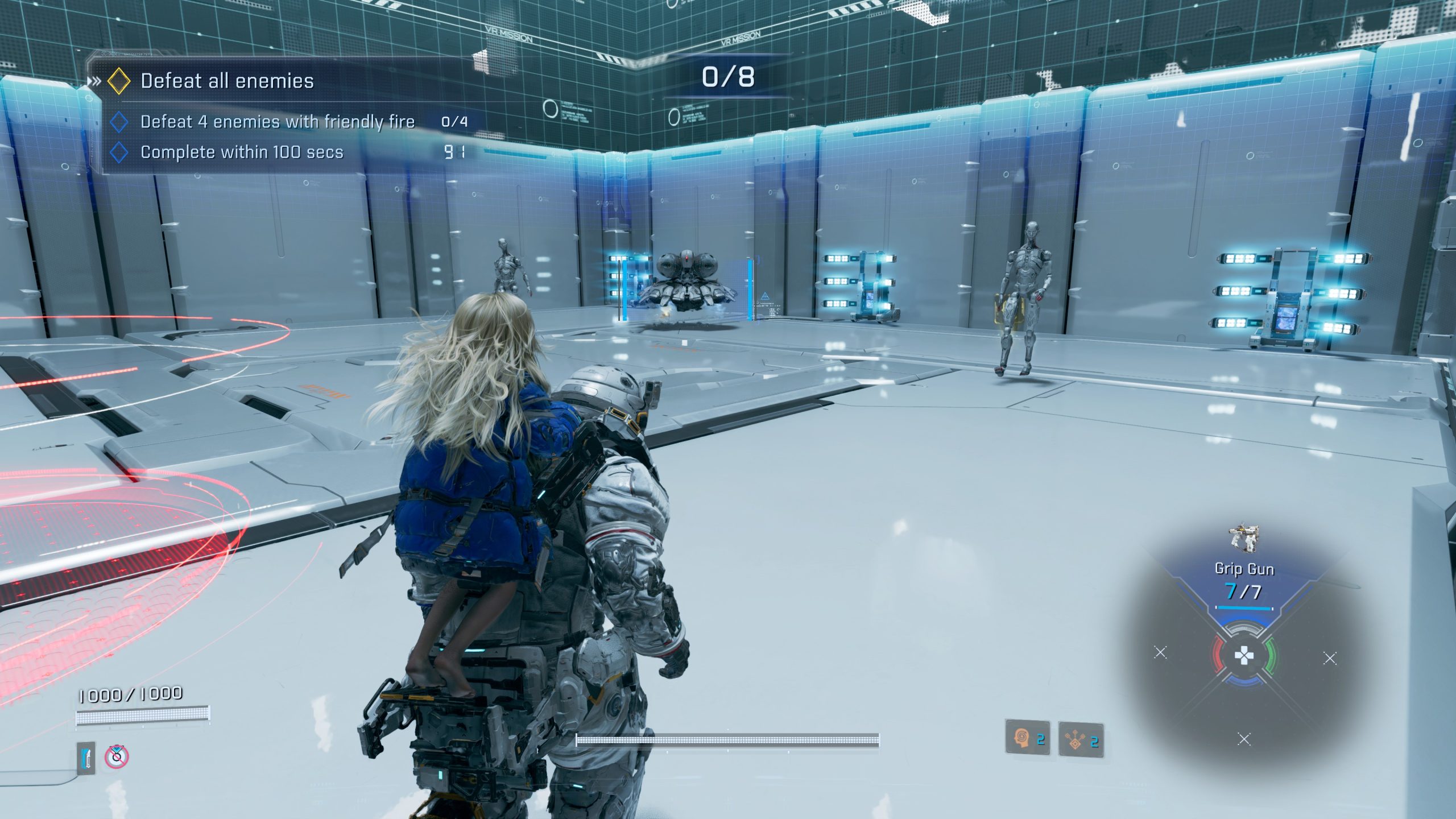Click the blue ammo progress bar under 7/7

[1244, 608]
